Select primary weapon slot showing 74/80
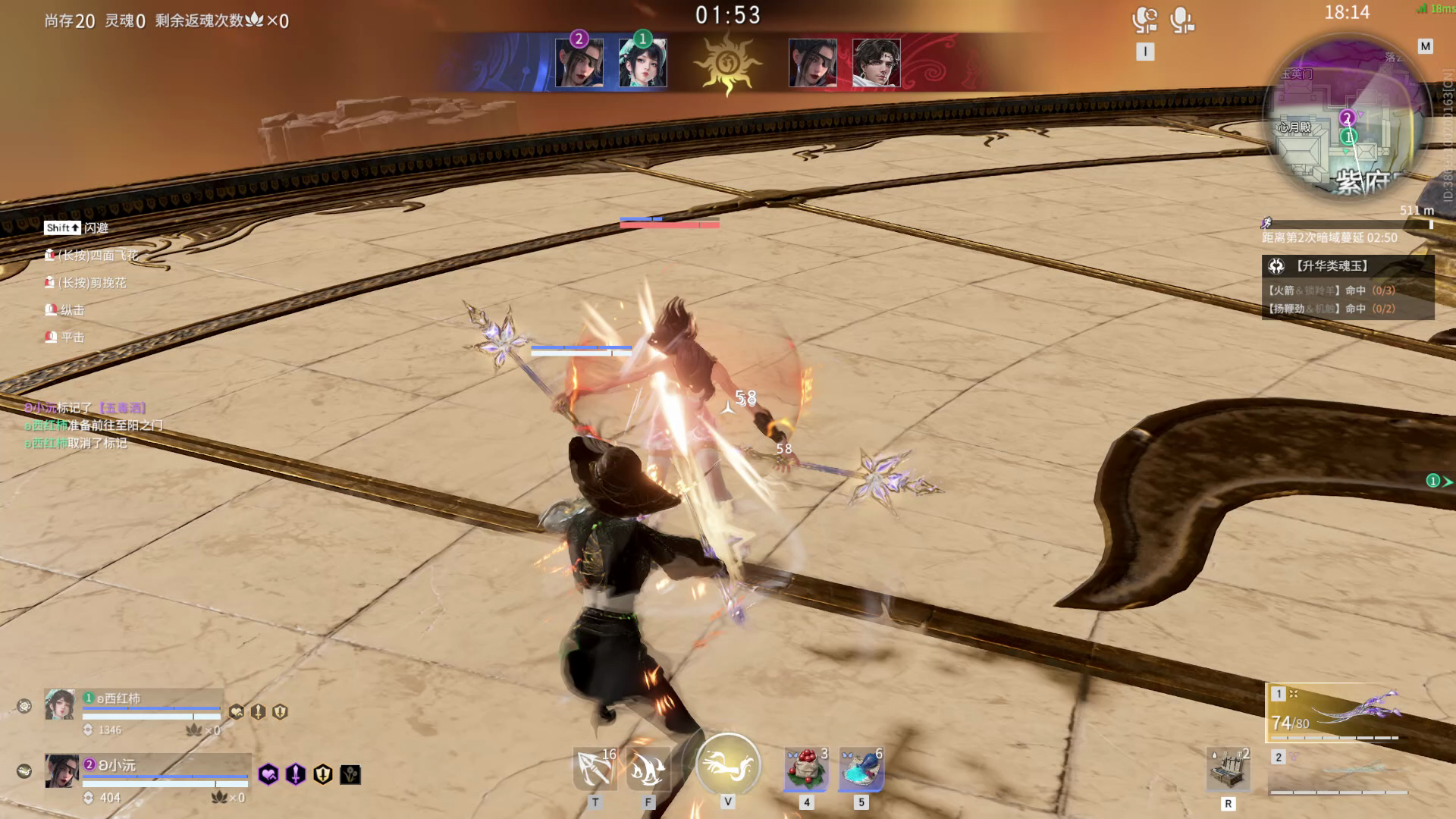This screenshot has height=819, width=1456. coord(1336,713)
